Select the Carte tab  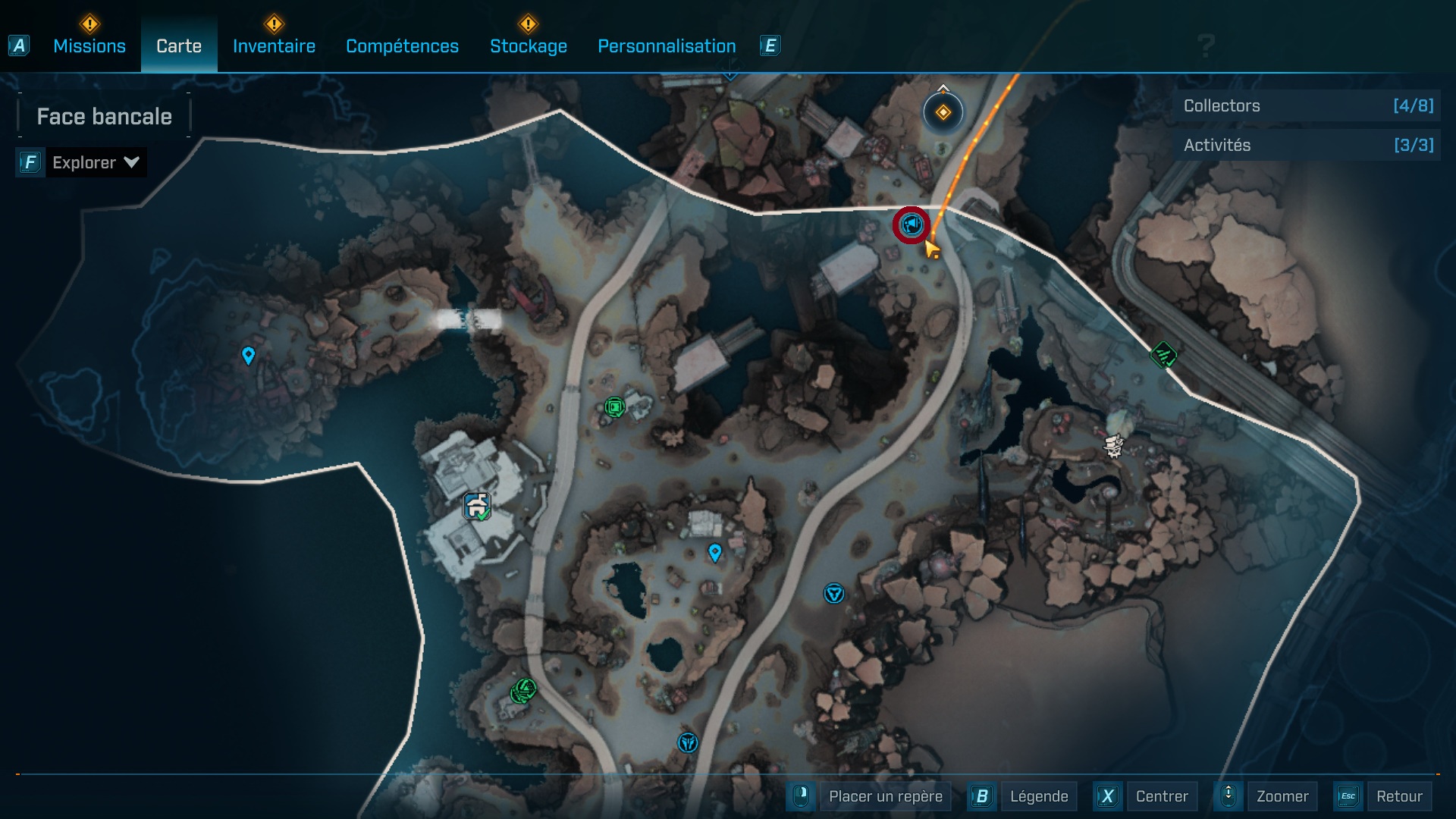179,46
